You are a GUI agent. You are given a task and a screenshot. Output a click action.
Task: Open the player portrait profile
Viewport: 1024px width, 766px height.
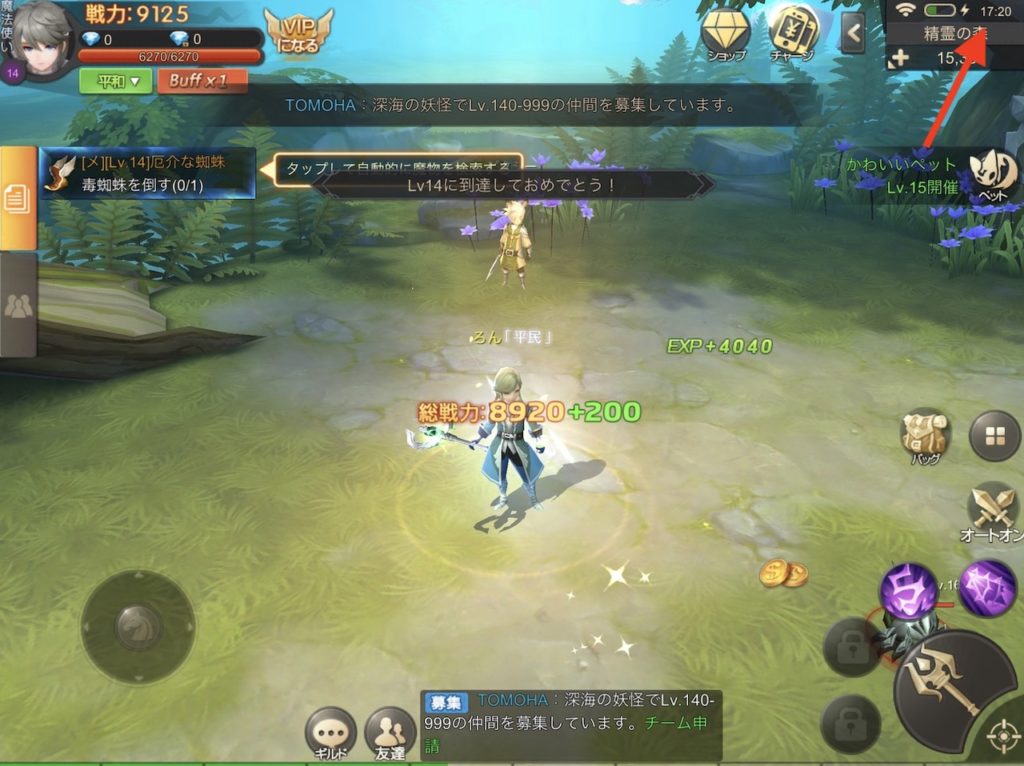pos(42,38)
